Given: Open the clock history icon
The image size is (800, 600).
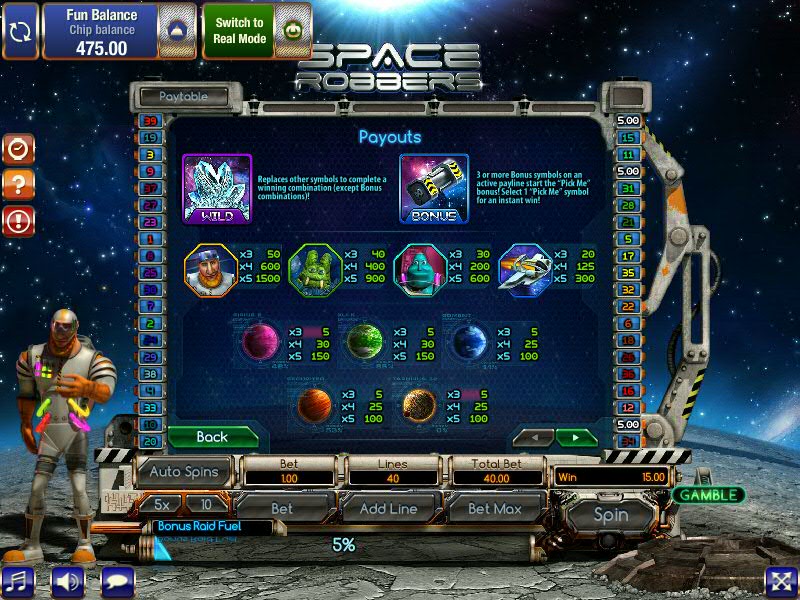Looking at the screenshot, I should 18,150.
